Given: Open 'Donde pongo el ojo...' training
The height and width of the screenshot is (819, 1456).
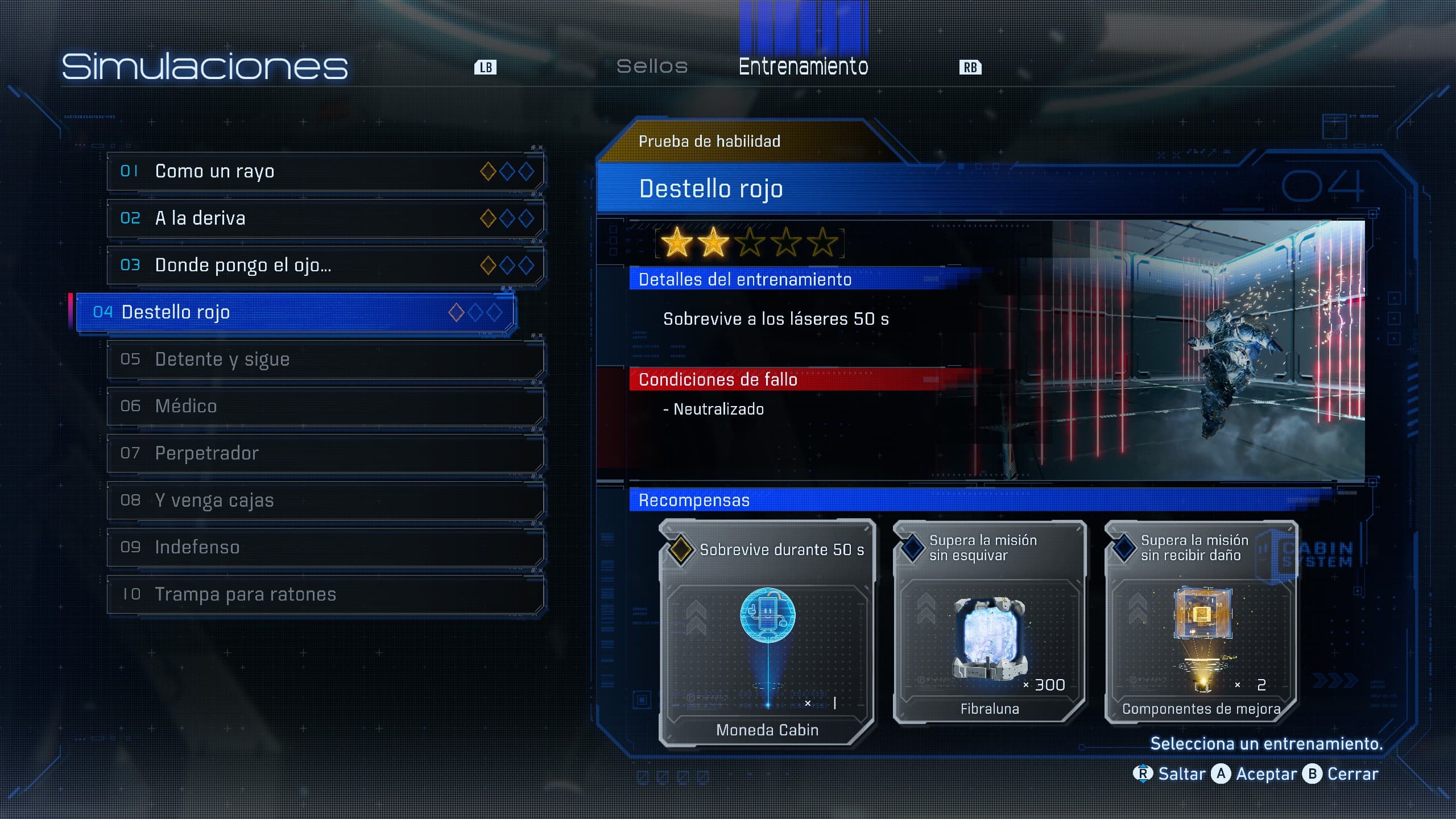Looking at the screenshot, I should 325,265.
